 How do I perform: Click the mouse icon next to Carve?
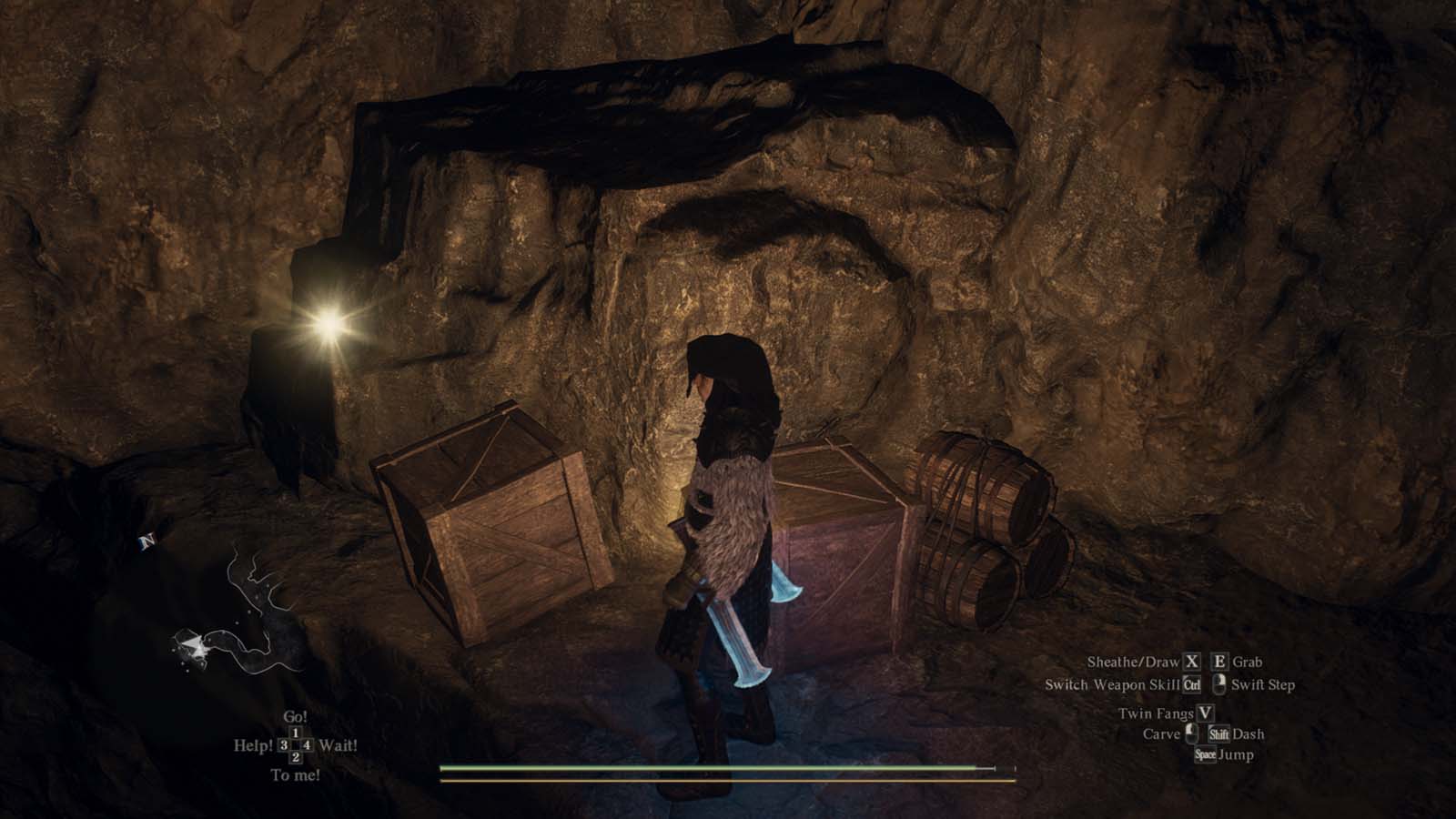click(x=1192, y=734)
